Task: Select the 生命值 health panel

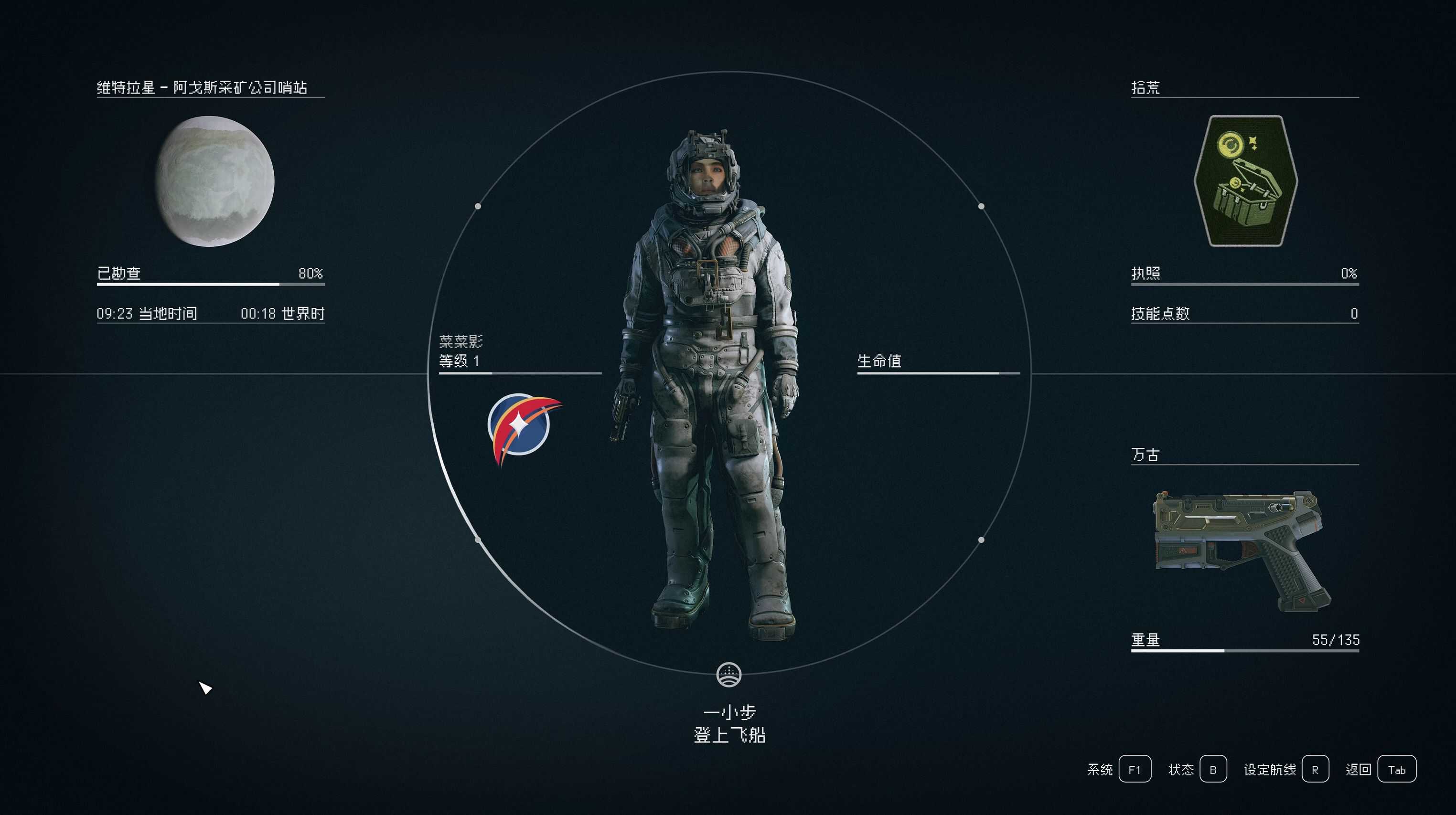Action: point(938,362)
